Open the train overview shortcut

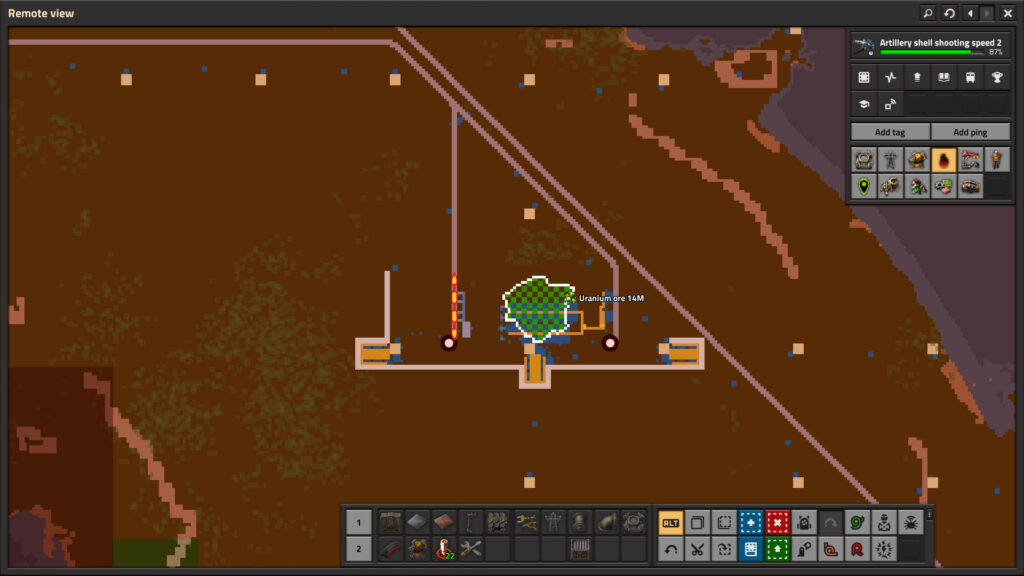pos(969,78)
